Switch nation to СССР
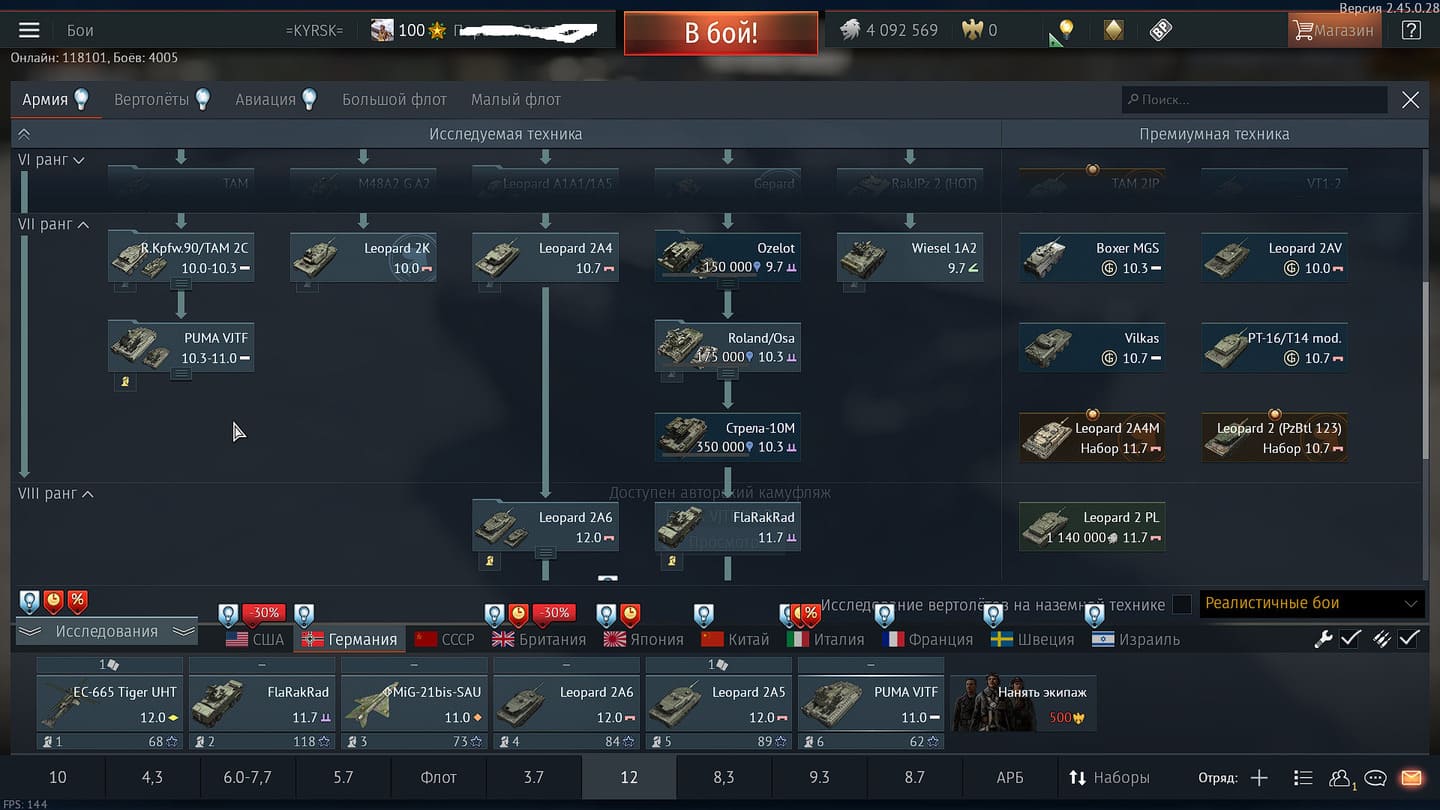Screen dimensions: 1440x810 (x=445, y=639)
